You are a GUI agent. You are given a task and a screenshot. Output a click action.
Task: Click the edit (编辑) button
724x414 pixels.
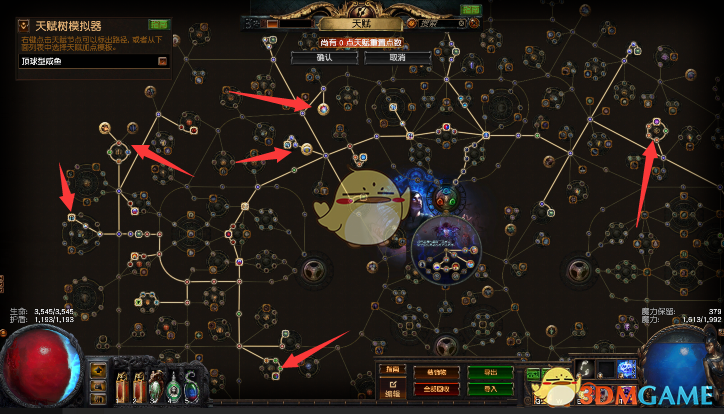coord(393,387)
